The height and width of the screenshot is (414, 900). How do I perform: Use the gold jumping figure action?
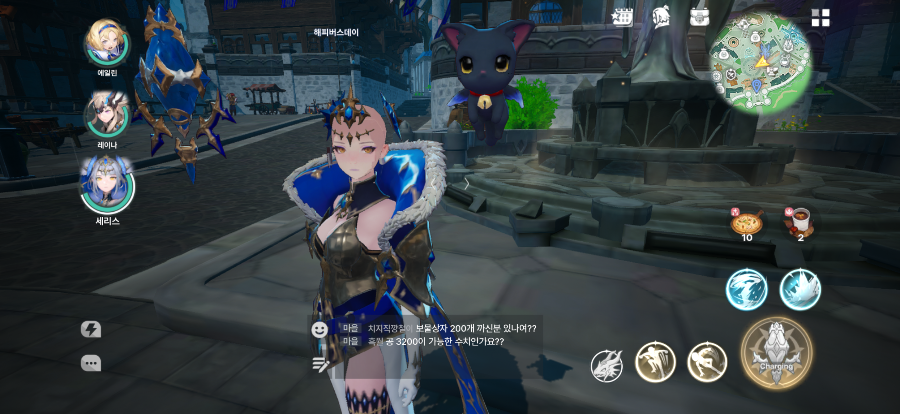click(655, 361)
